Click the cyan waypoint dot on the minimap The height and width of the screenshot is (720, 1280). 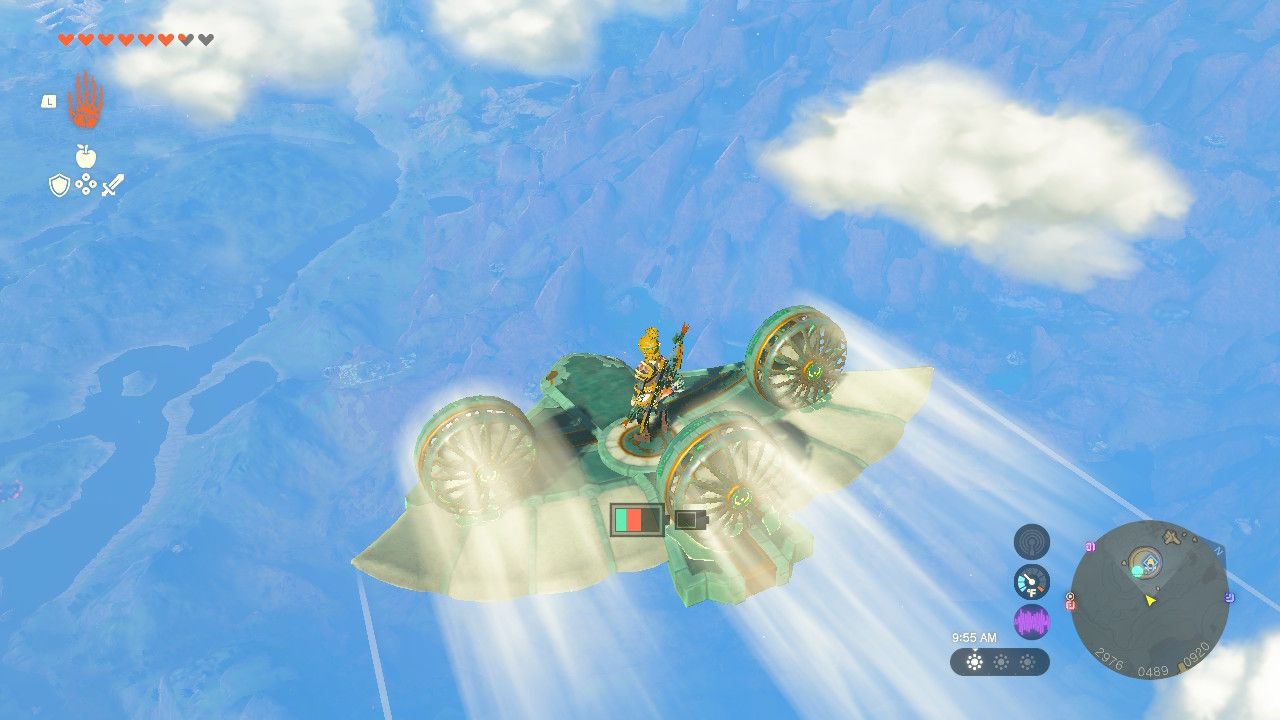[1137, 571]
